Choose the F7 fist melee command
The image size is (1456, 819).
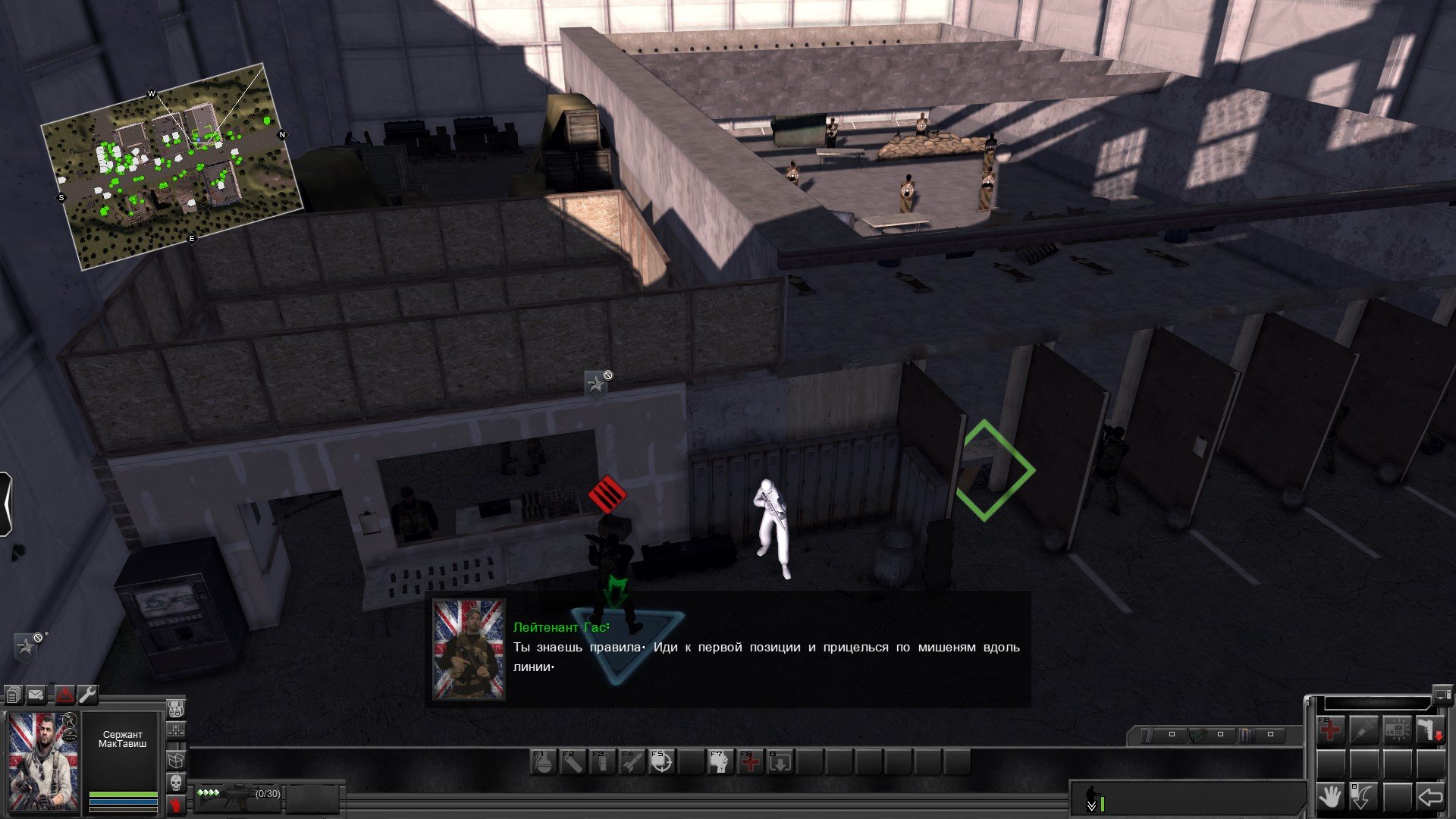(x=720, y=761)
